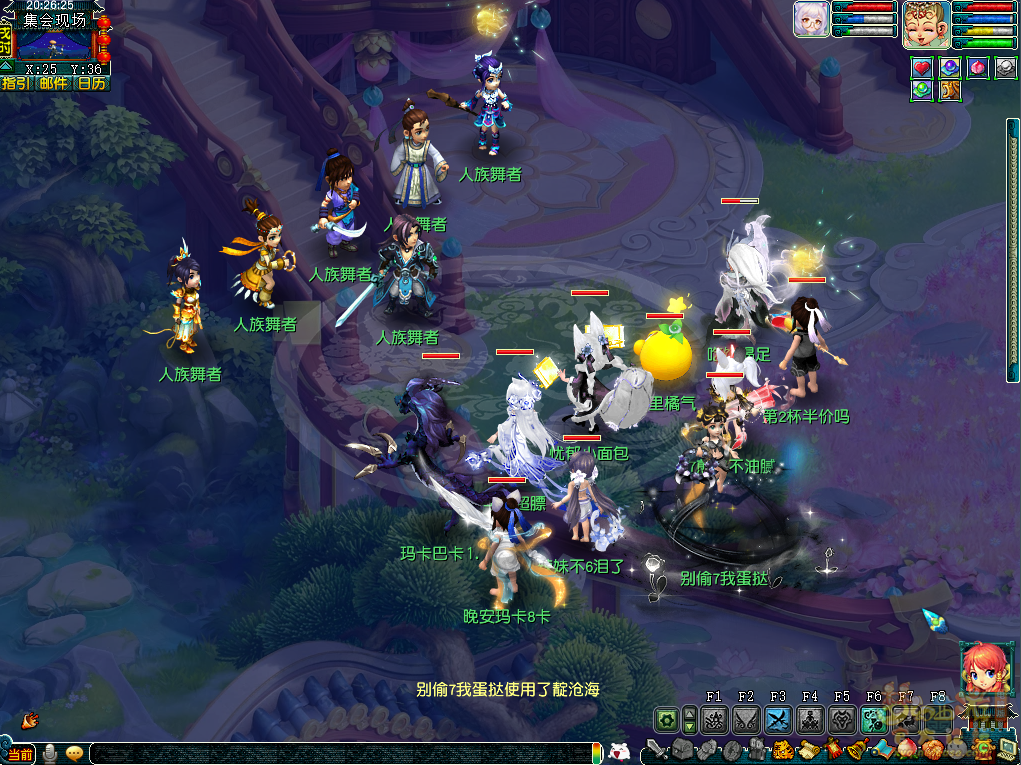Click the sword icon in bottom menu
The height and width of the screenshot is (765, 1021).
coord(655,749)
